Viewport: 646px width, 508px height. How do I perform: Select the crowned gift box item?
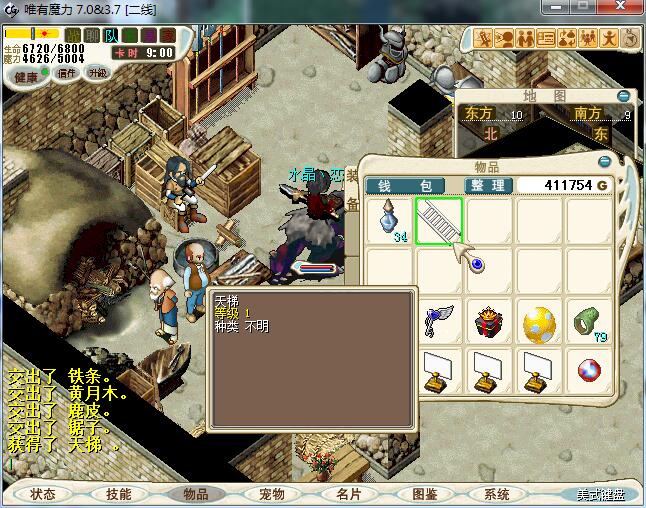click(x=490, y=323)
